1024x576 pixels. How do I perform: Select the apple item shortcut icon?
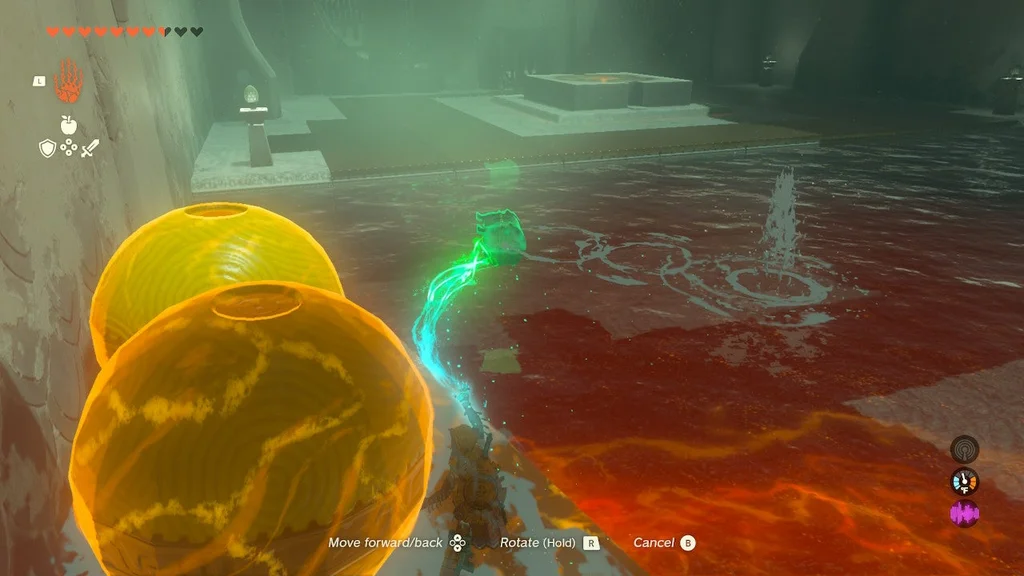tap(68, 125)
